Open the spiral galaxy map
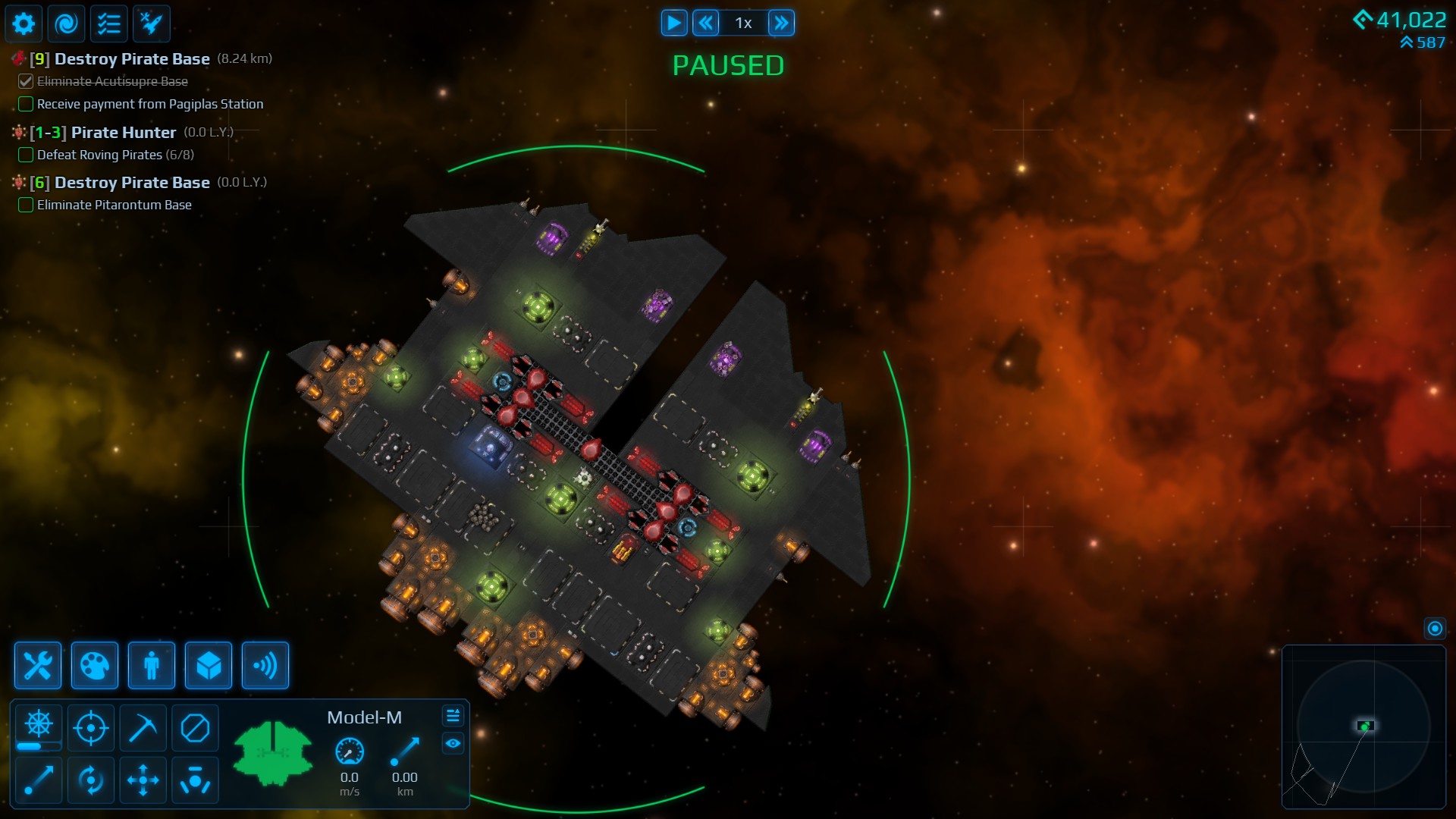The height and width of the screenshot is (819, 1456). coord(67,24)
